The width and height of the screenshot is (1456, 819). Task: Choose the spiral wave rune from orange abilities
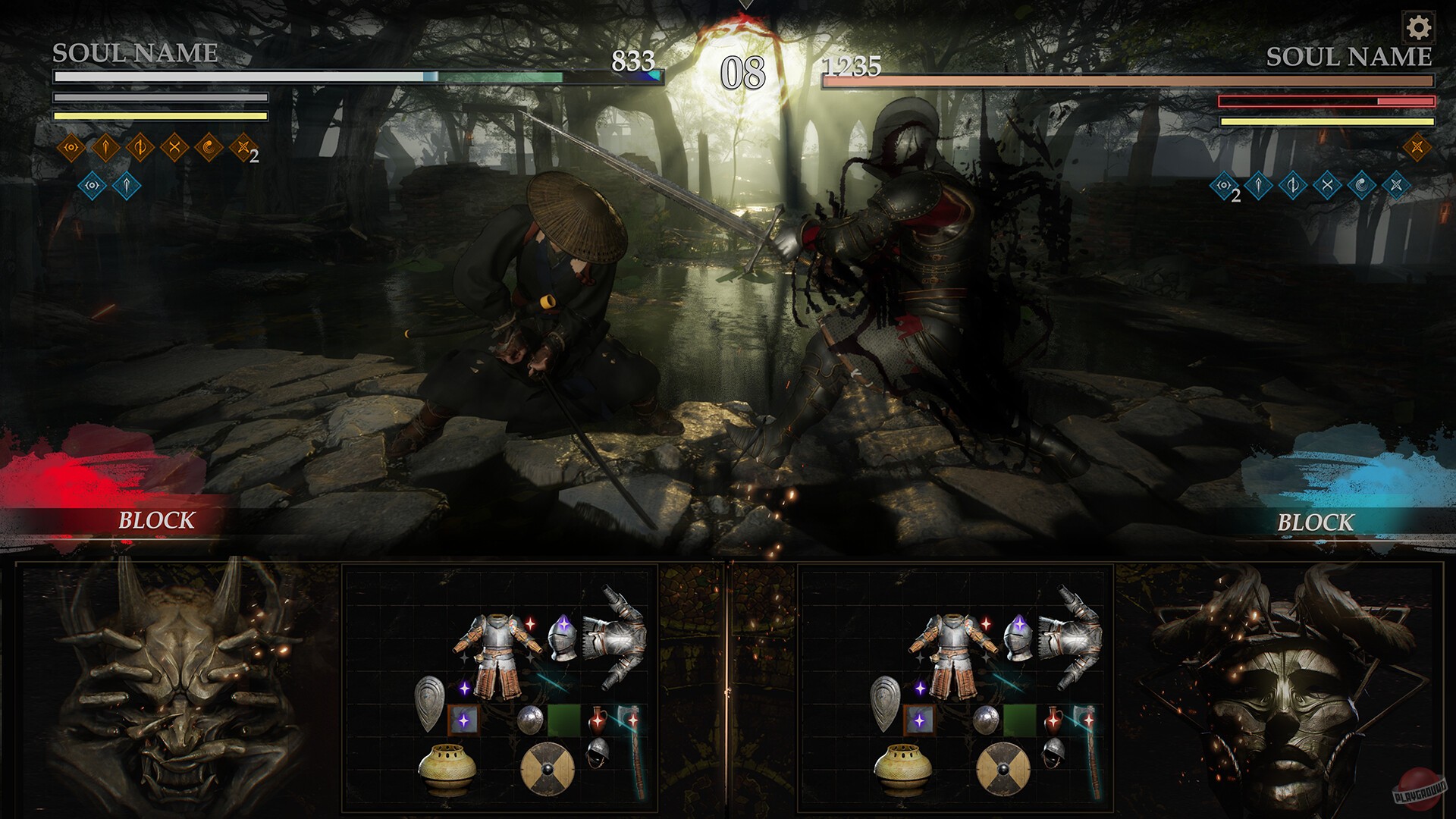[209, 148]
